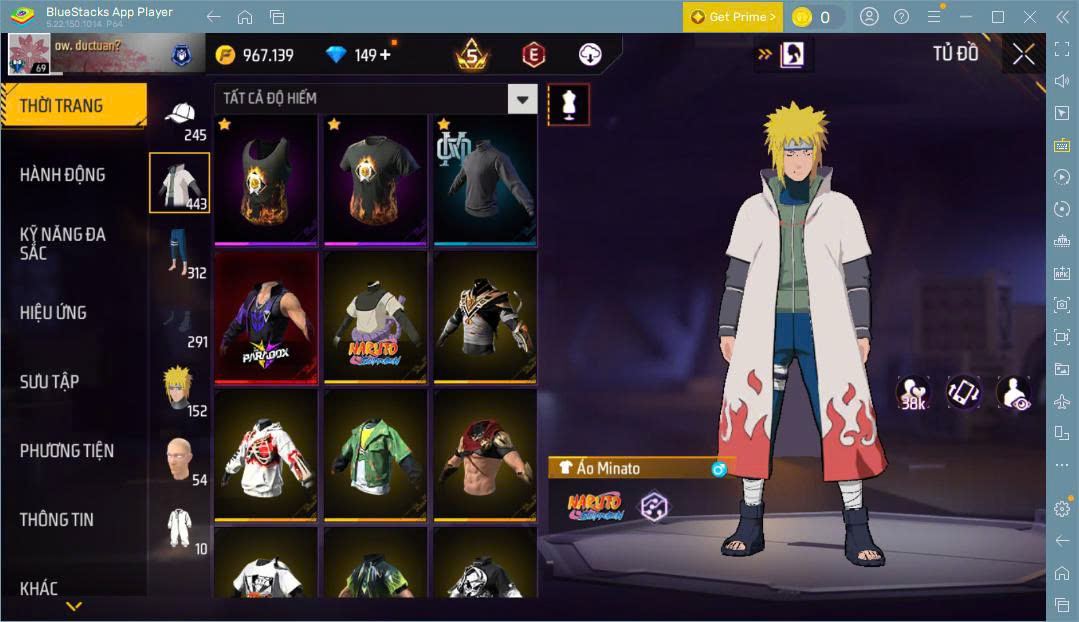Viewport: 1079px width, 622px height.
Task: Choose the green jacket item
Action: tap(375, 454)
